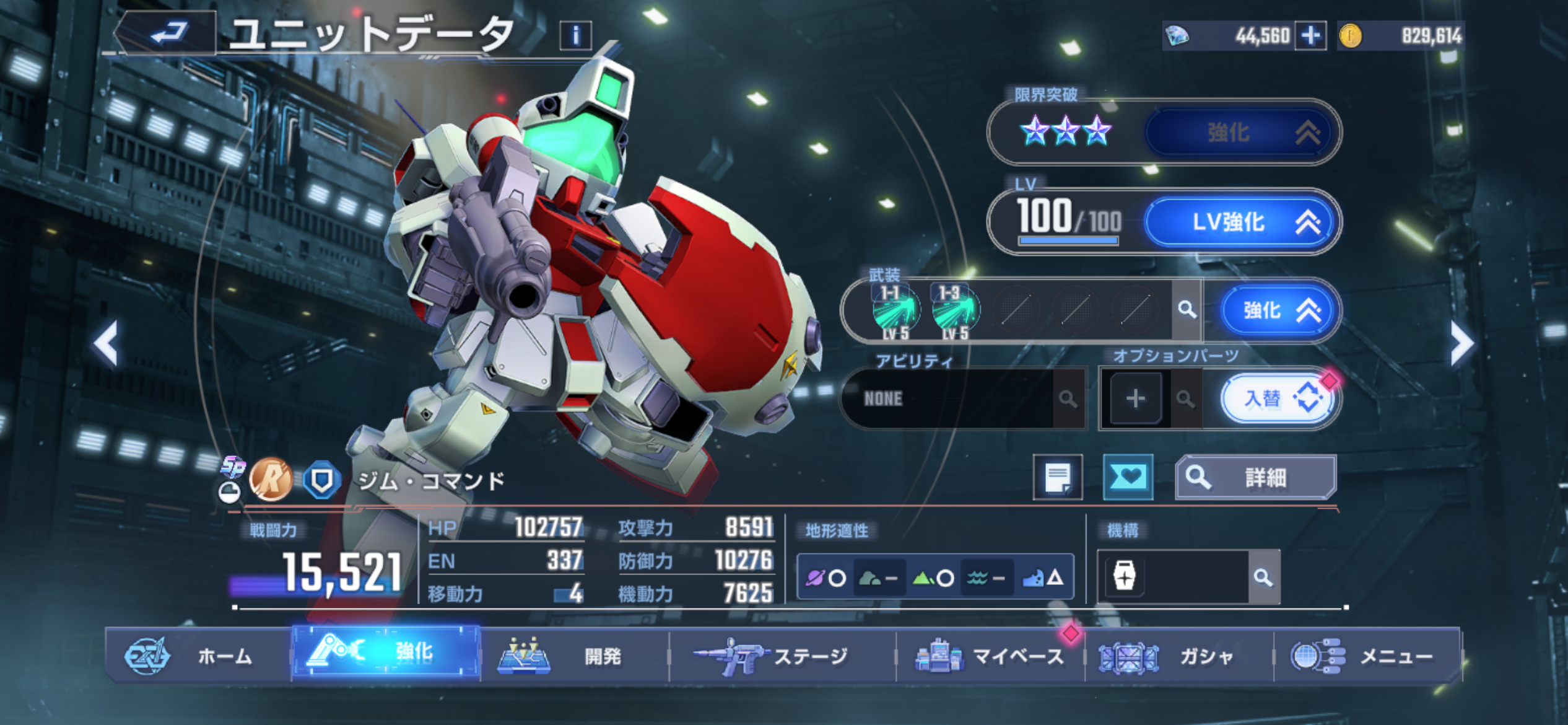Toggle the heart favorite icon

(x=1128, y=477)
